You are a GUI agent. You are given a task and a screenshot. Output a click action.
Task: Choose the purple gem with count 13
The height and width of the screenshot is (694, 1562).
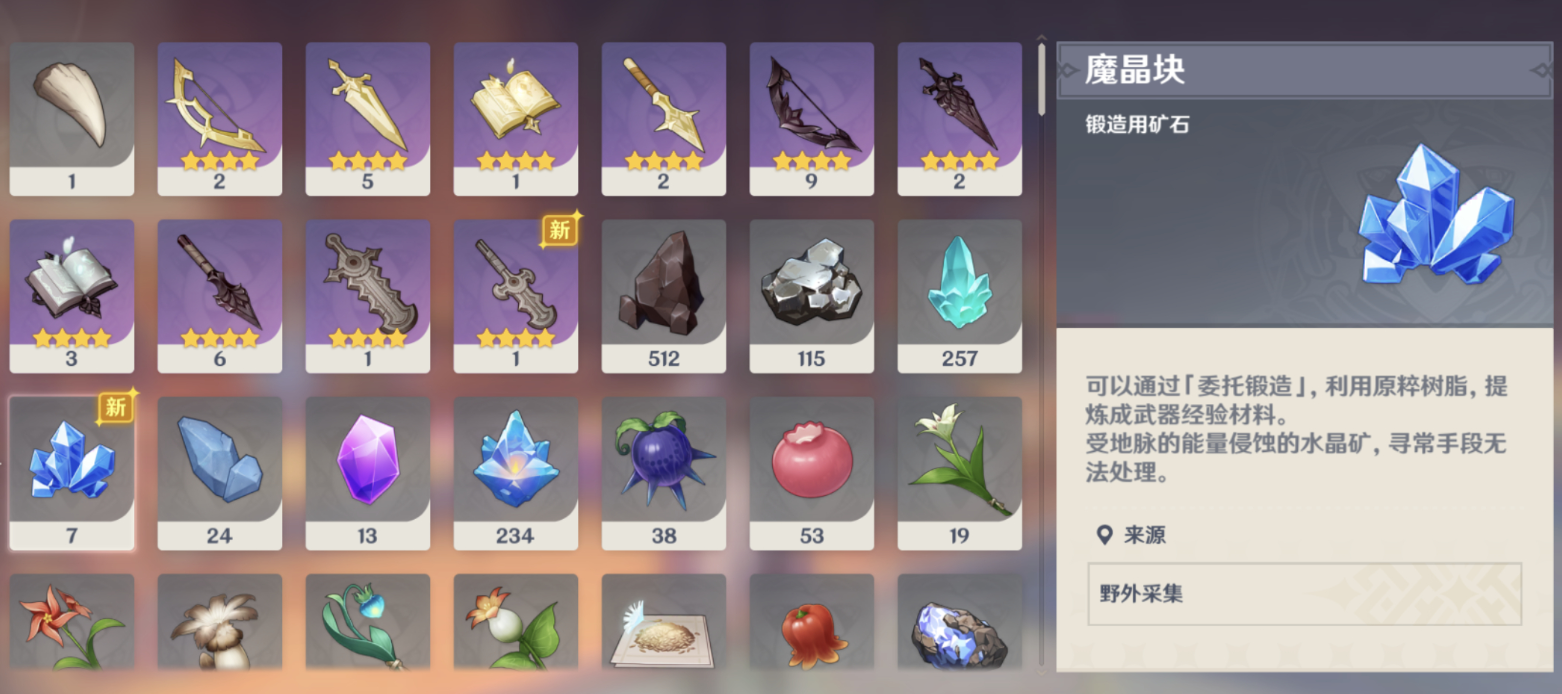tap(367, 471)
